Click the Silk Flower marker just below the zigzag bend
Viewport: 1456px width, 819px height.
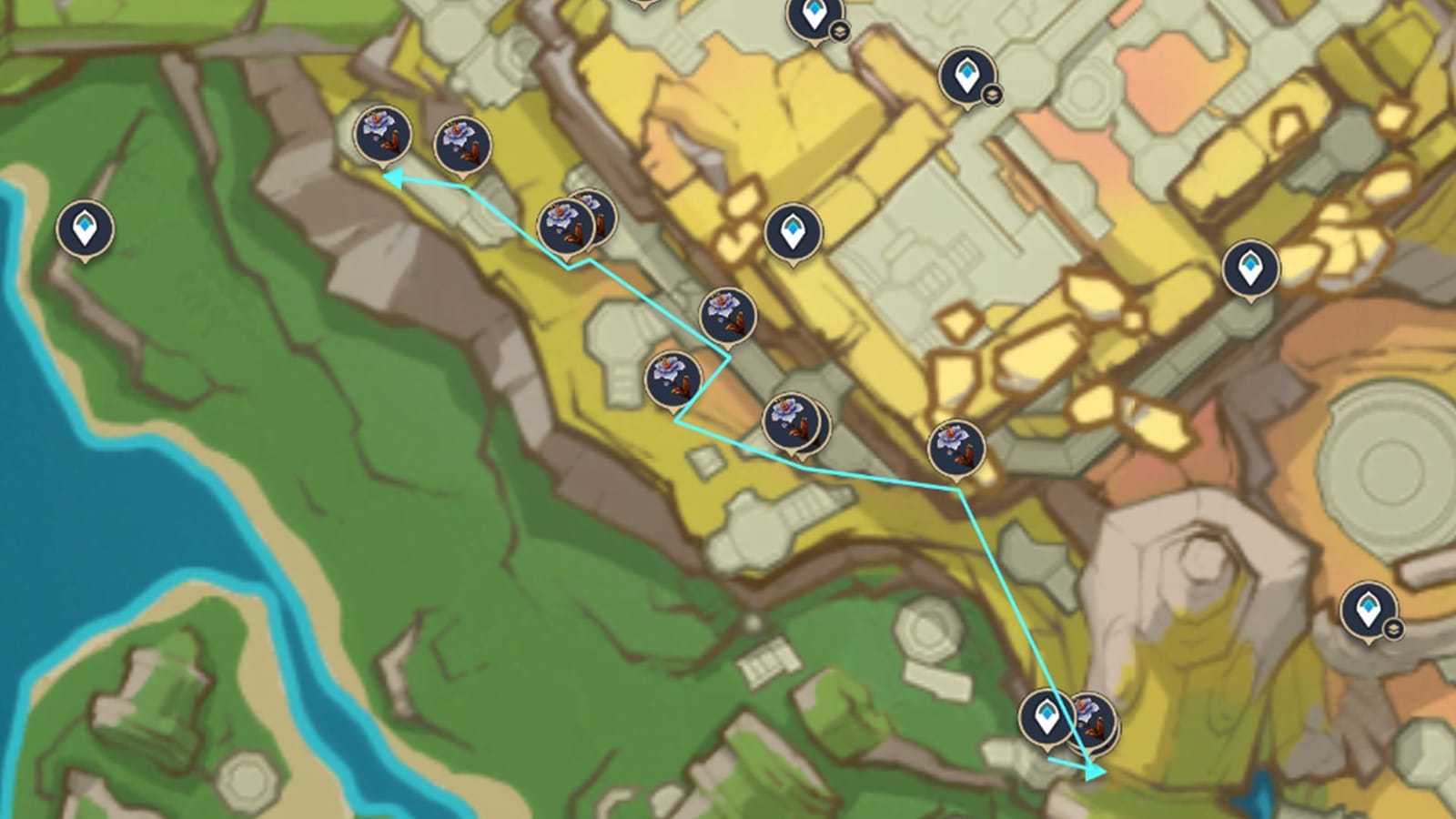[790, 423]
